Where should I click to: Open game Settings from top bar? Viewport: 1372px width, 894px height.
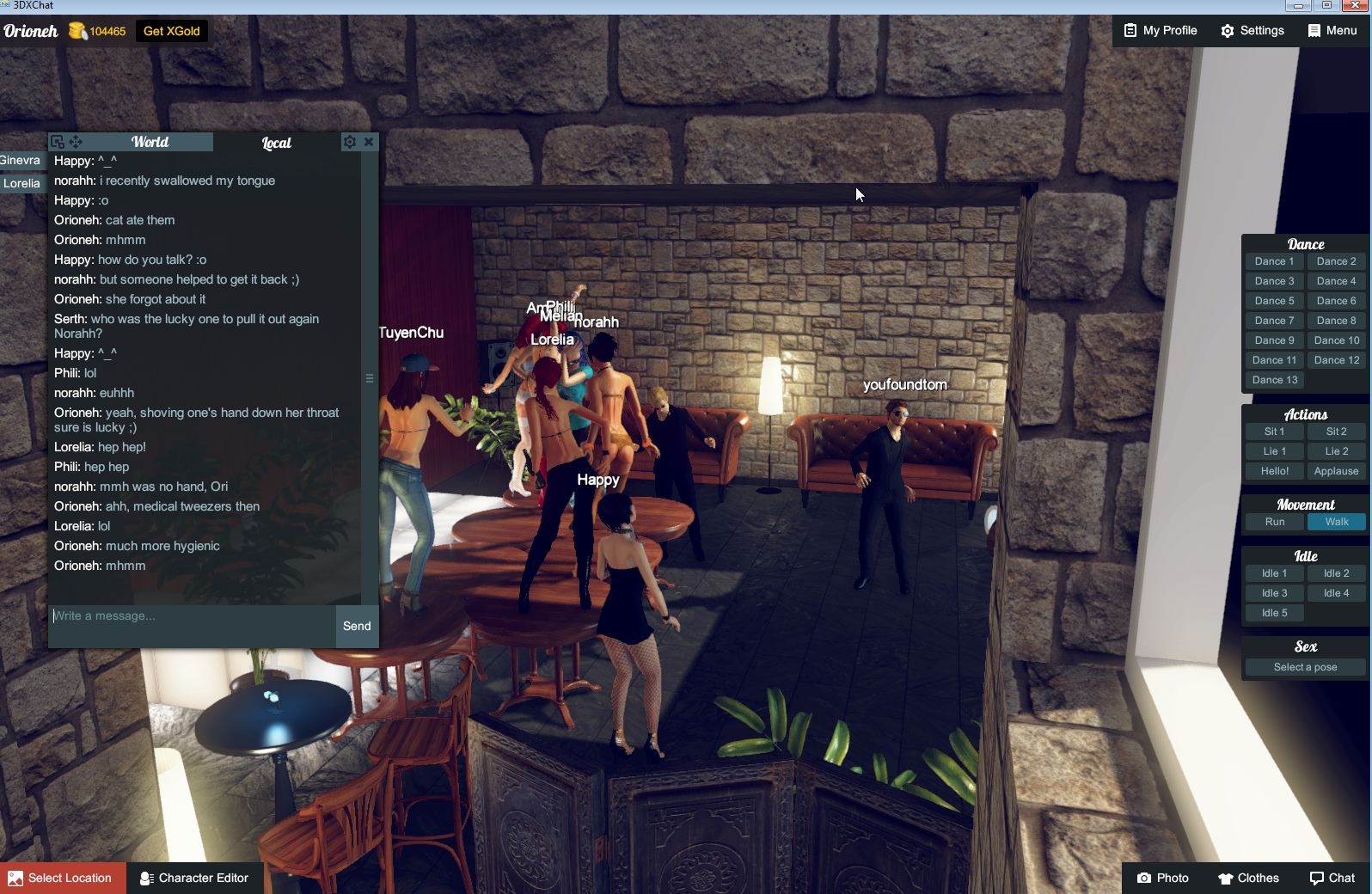click(1253, 31)
